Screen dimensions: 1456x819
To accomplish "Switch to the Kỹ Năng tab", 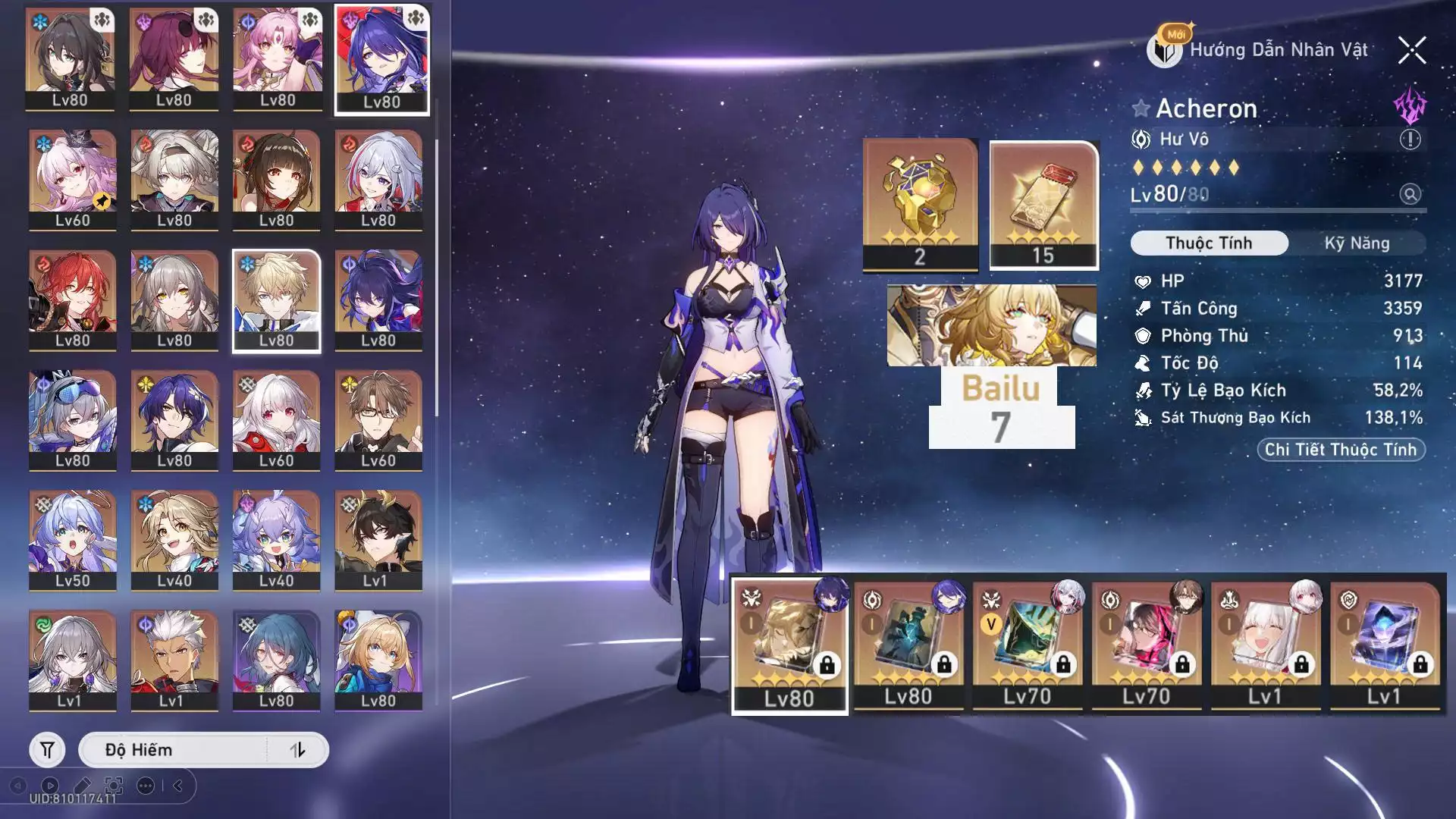I will click(1357, 243).
